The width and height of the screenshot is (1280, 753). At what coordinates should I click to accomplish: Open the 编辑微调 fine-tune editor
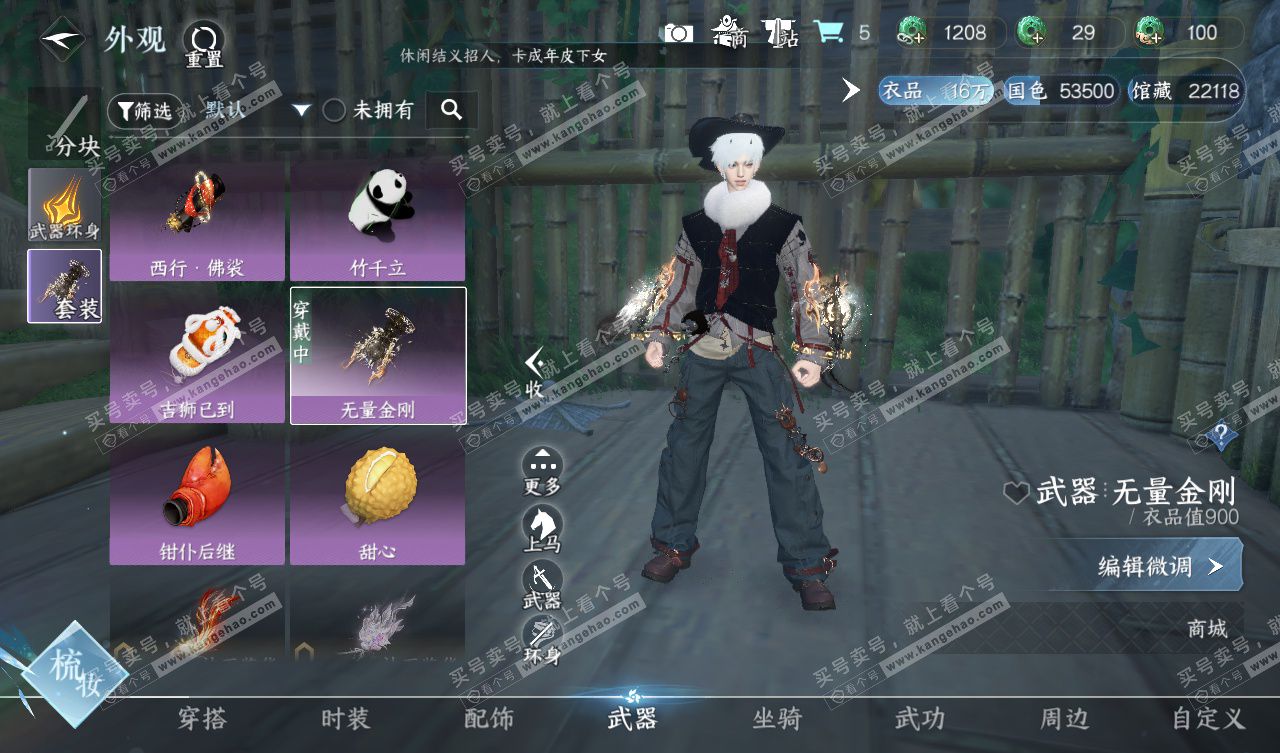pyautogui.click(x=1159, y=566)
